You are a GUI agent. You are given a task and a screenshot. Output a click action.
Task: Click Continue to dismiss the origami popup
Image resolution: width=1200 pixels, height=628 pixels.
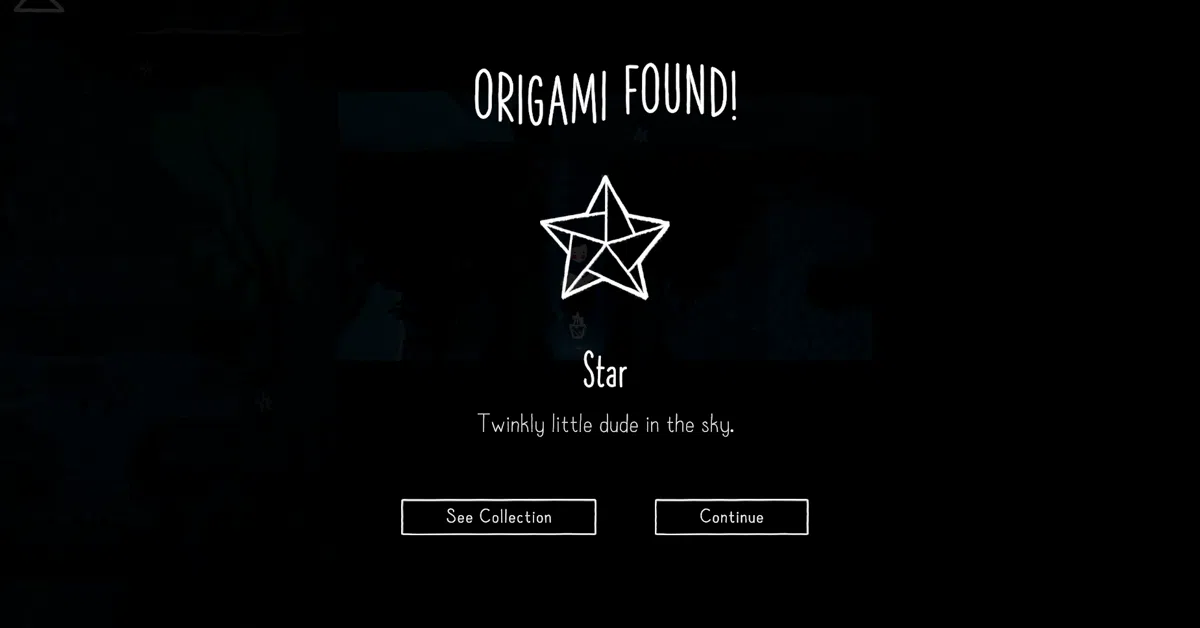[x=731, y=517]
